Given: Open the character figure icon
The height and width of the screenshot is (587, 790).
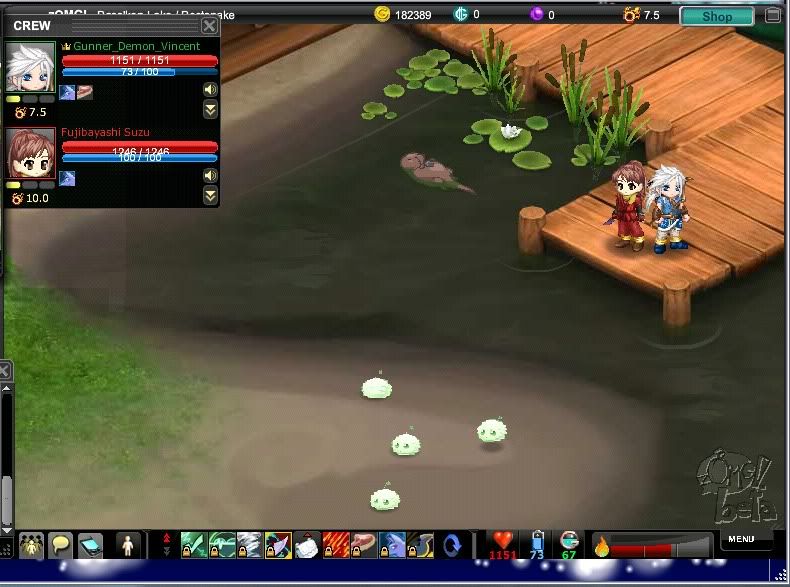Looking at the screenshot, I should tap(127, 545).
